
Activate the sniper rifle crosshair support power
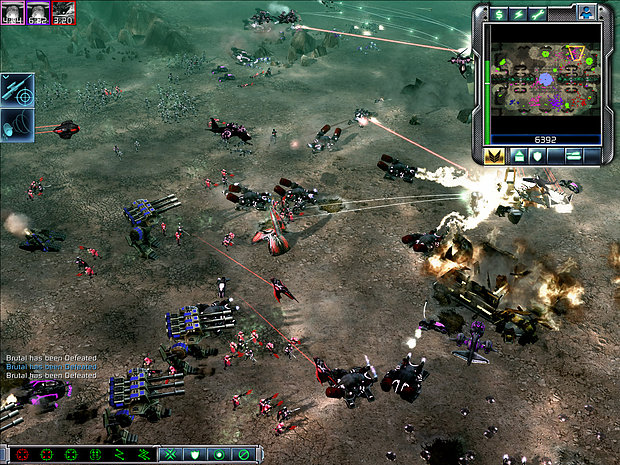19,89
